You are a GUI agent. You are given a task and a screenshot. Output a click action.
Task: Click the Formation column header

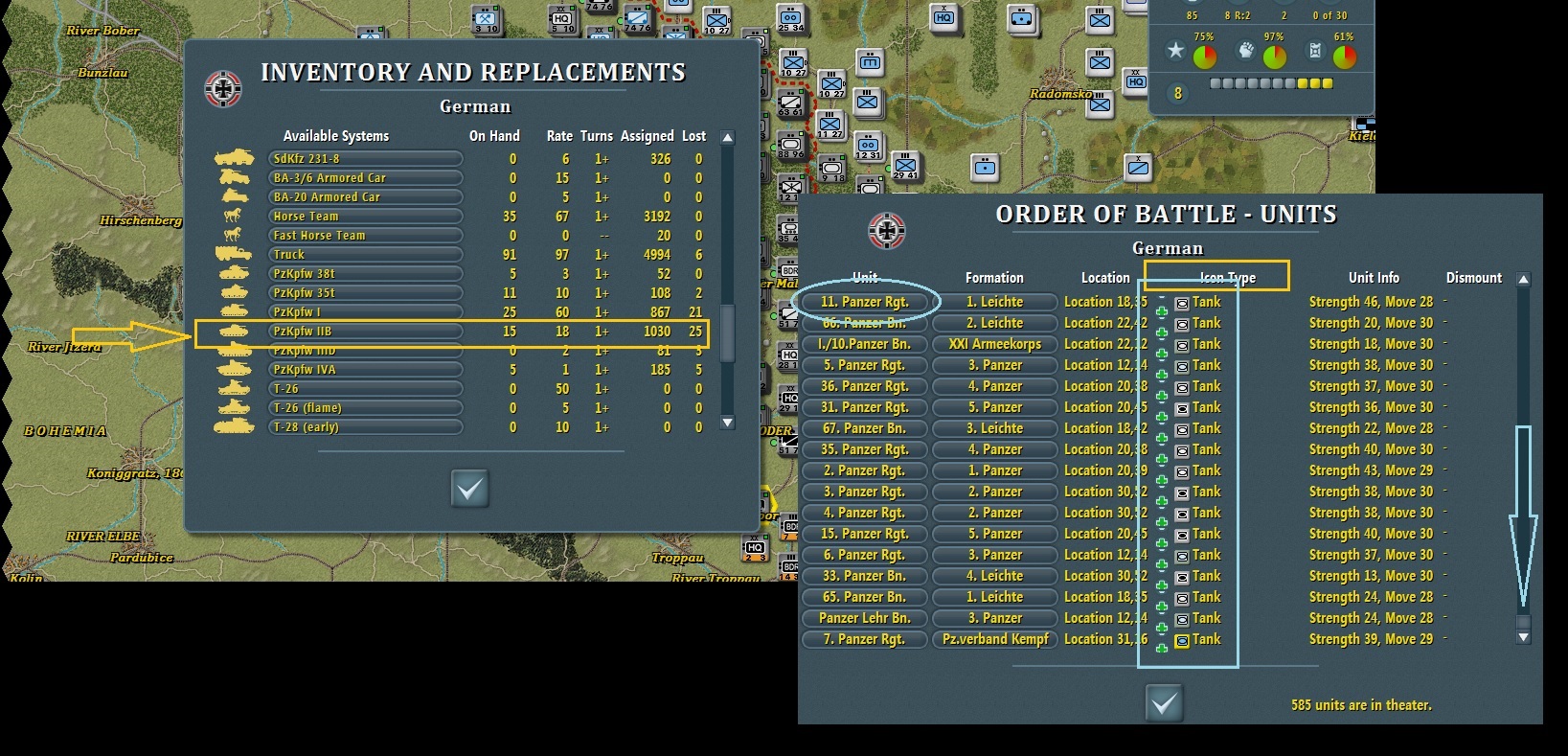click(994, 276)
